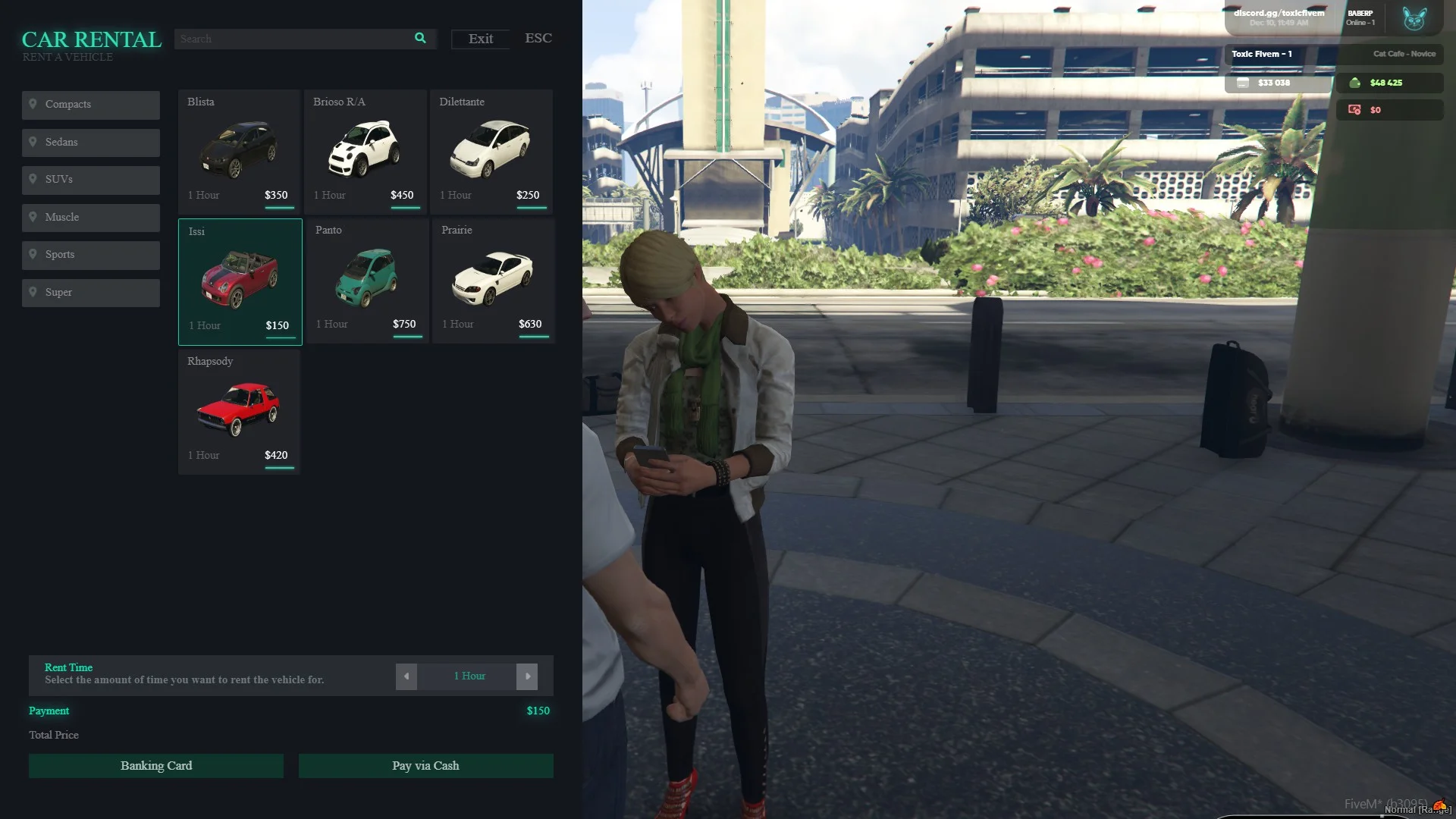Select the Compacts category

point(91,105)
